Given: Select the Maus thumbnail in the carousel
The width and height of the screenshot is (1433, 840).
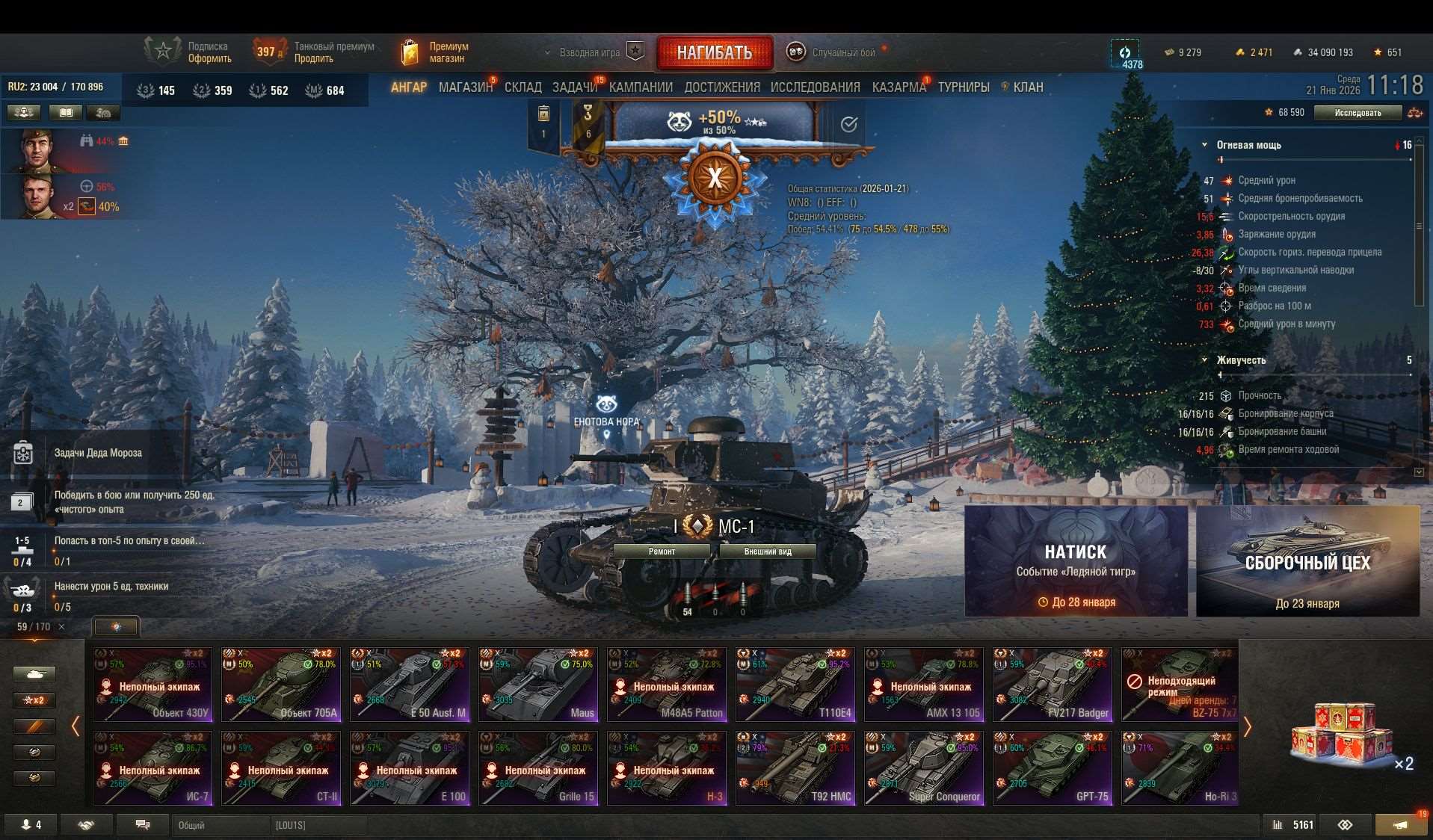Looking at the screenshot, I should 537,684.
